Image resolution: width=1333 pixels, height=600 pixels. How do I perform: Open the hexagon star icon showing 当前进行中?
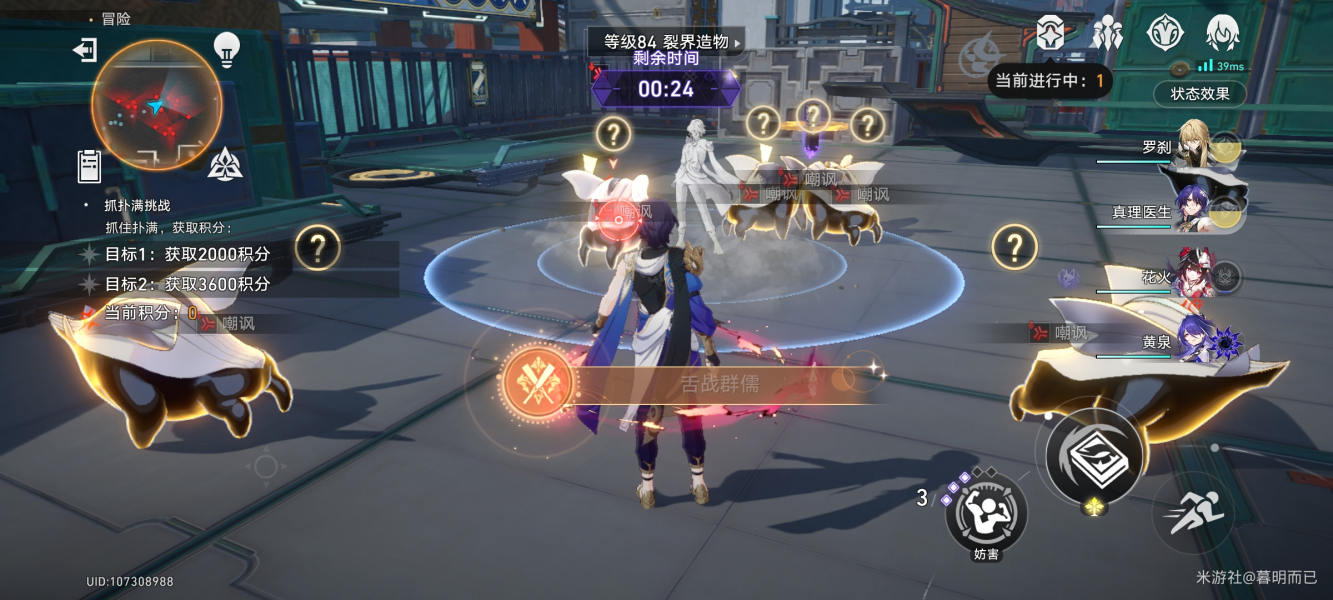(x=1050, y=33)
